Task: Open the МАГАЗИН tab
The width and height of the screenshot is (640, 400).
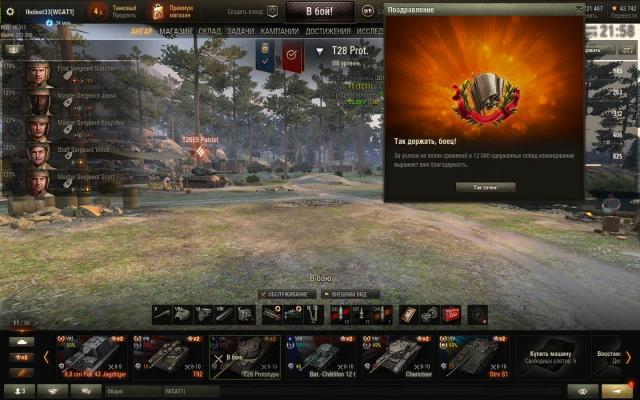Action: [x=174, y=31]
